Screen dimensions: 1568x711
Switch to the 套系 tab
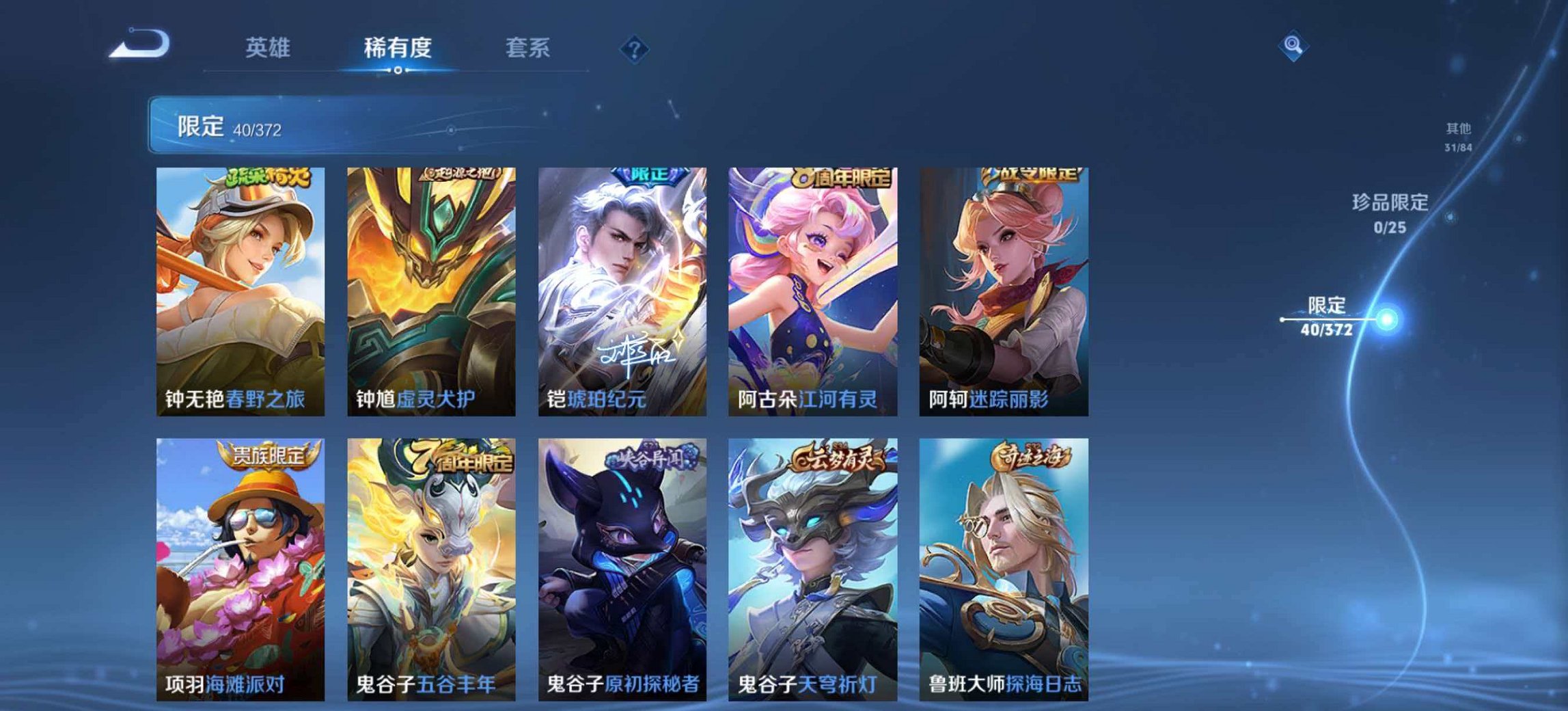tap(526, 46)
